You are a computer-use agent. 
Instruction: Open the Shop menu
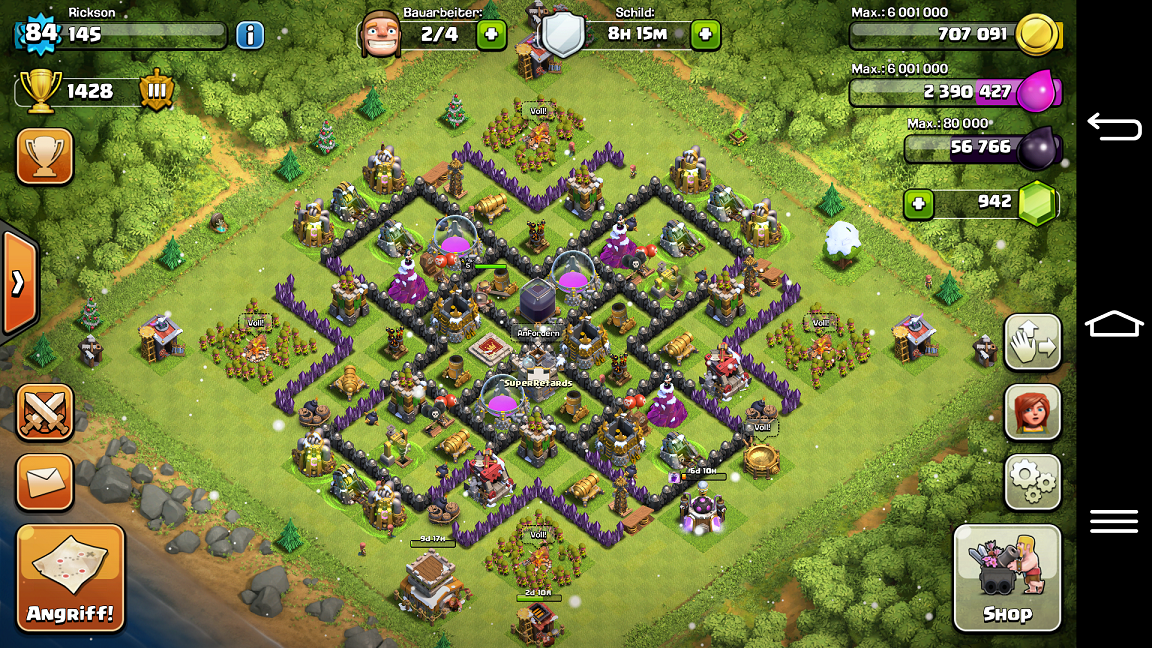pyautogui.click(x=1006, y=578)
